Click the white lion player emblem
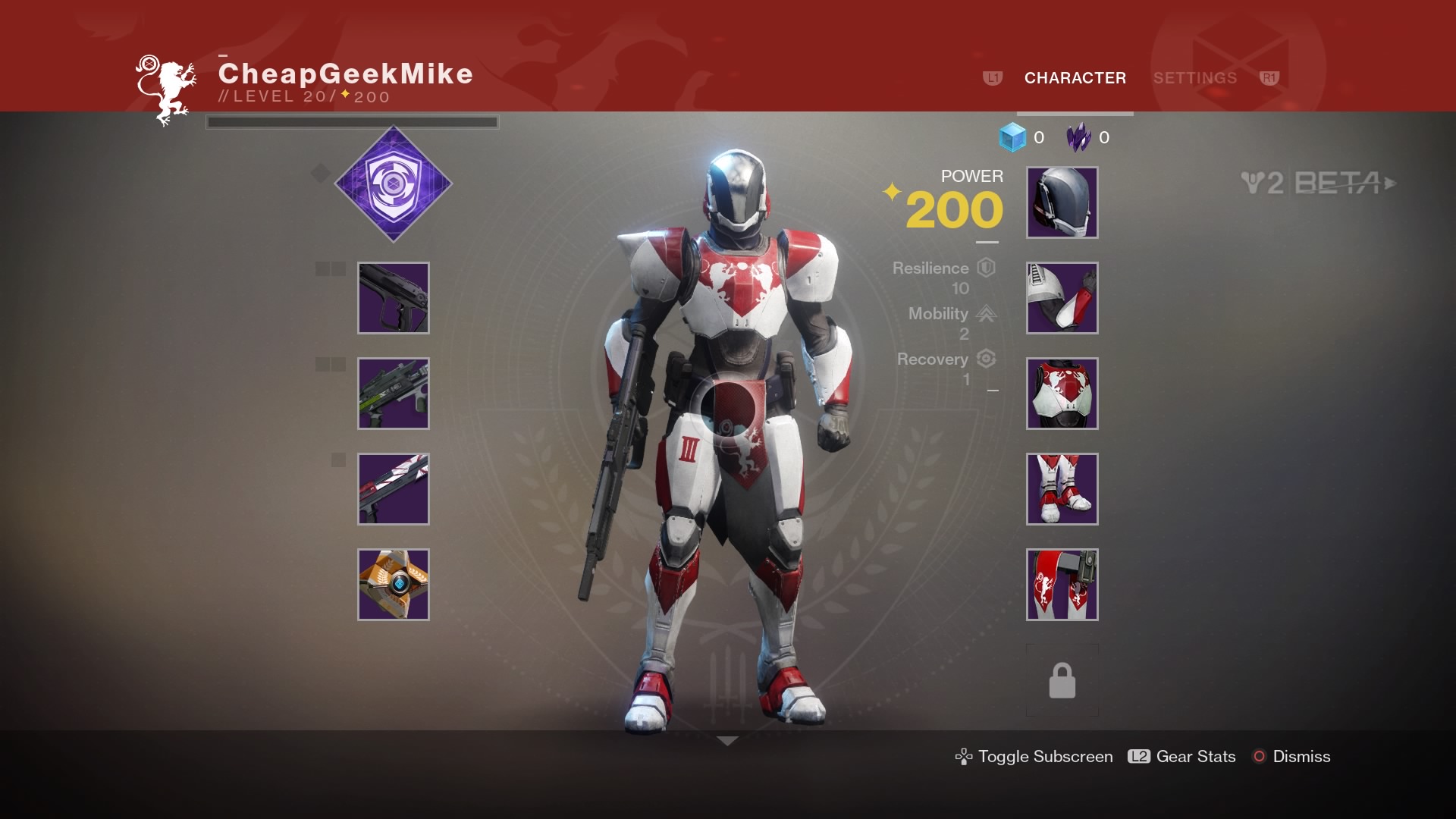 [167, 89]
